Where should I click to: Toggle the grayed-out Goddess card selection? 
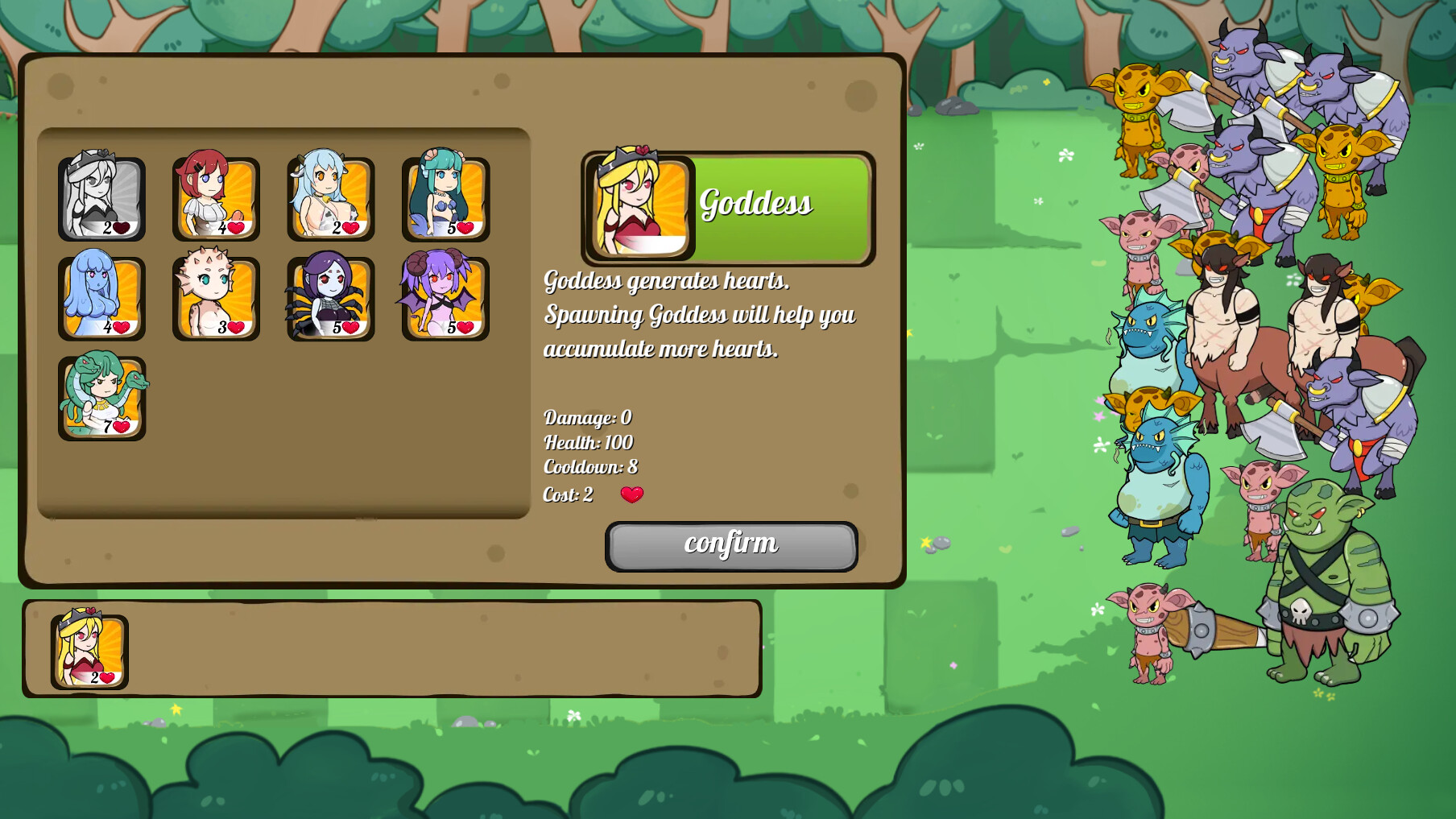[x=102, y=197]
